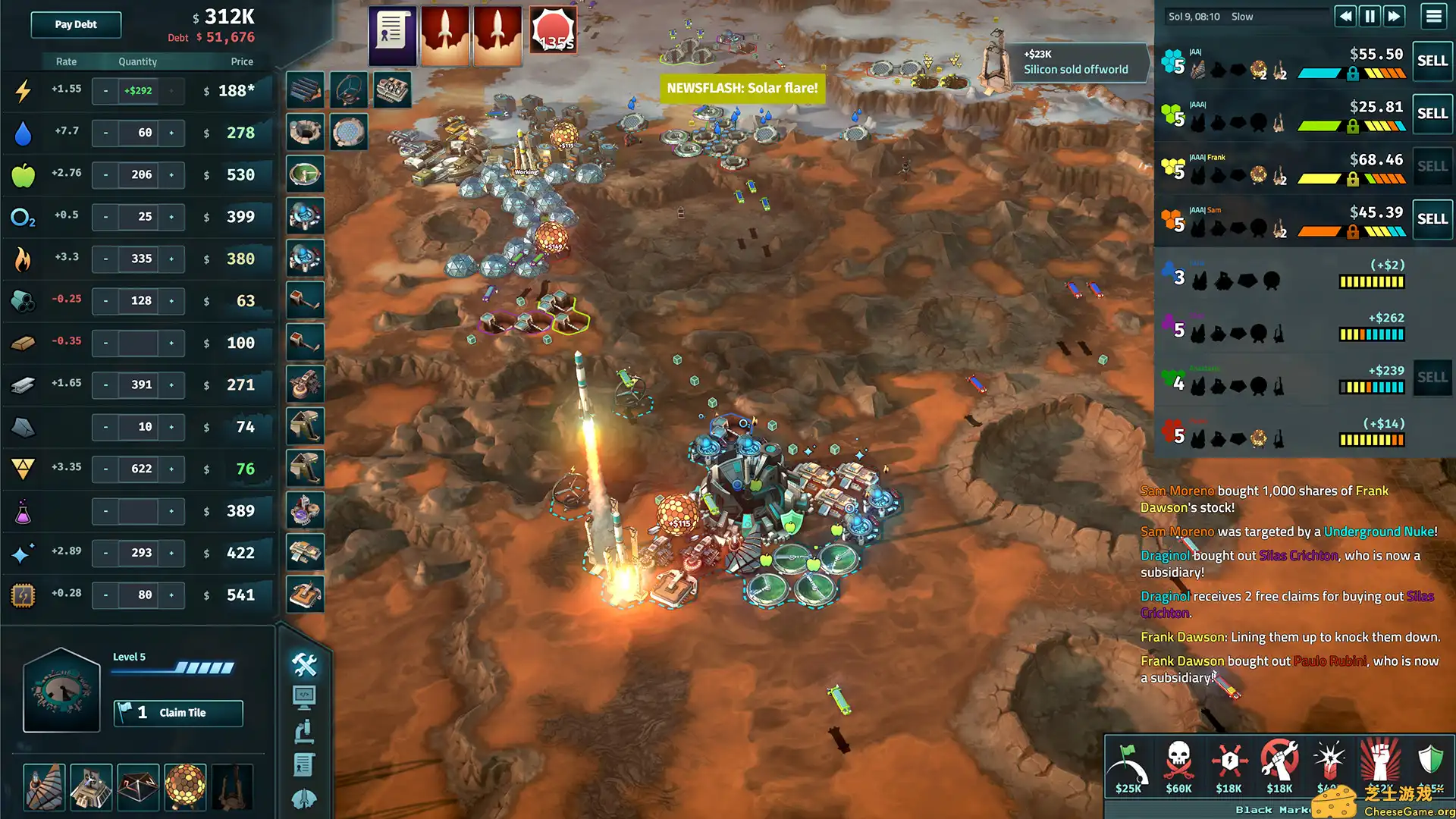This screenshot has height=819, width=1456.
Task: Sell shares of the $55.50 stock
Action: 1432,61
